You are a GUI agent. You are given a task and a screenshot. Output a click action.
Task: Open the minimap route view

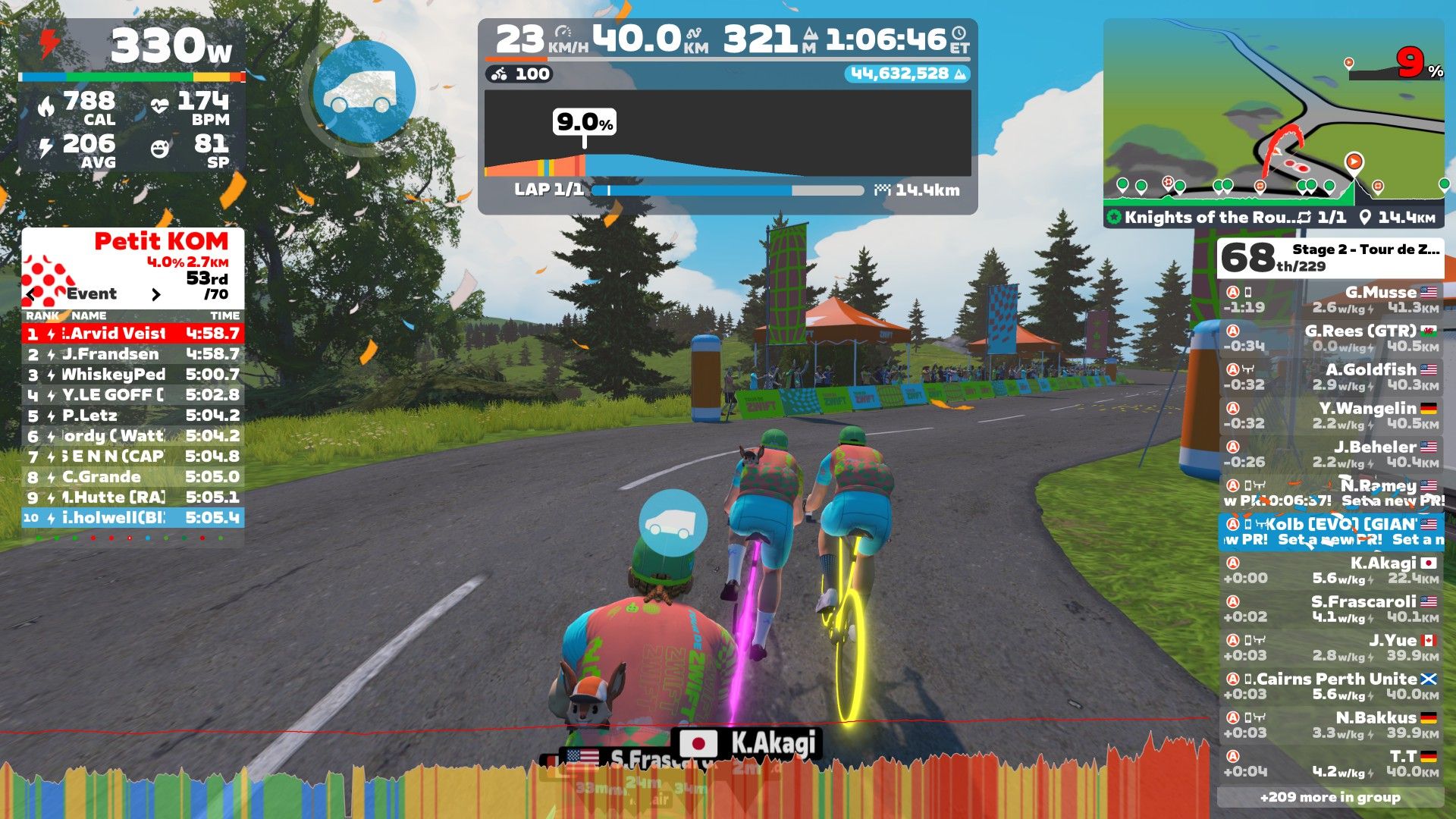pyautogui.click(x=1273, y=114)
